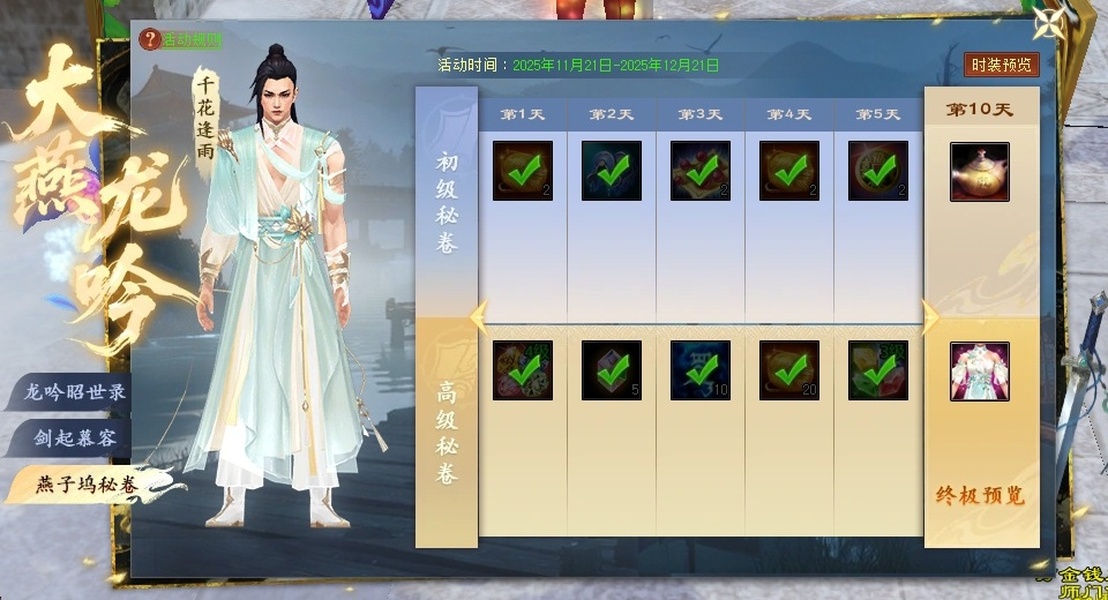Inspect the 第10天 golden teapot reward
The height and width of the screenshot is (600, 1108).
[x=979, y=172]
